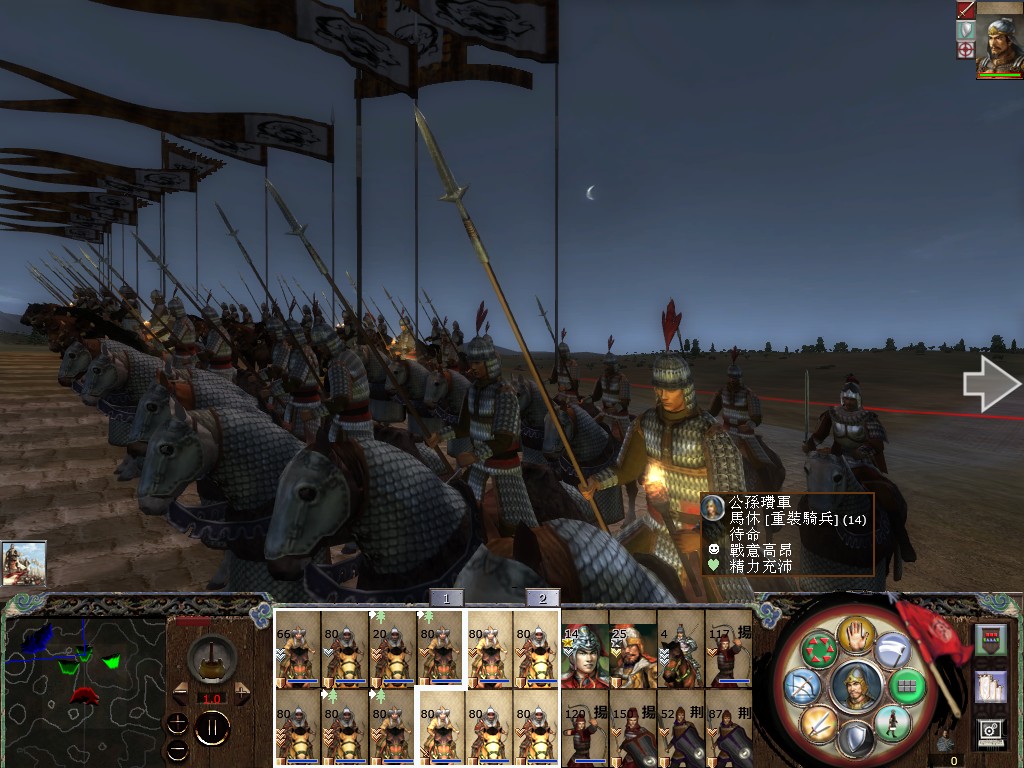Screen dimensions: 1024x768
Task: Order withdraw with the white flag button
Action: pos(893,650)
